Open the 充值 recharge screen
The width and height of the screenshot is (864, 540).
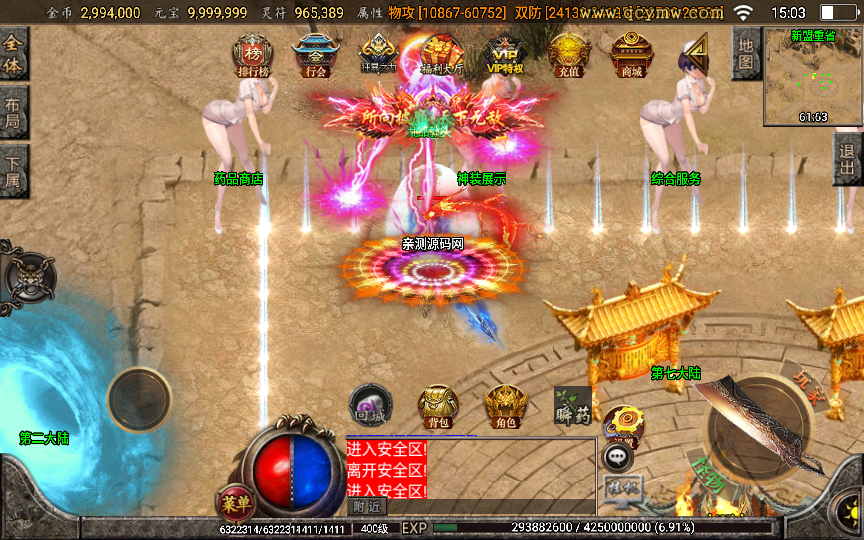[x=569, y=54]
